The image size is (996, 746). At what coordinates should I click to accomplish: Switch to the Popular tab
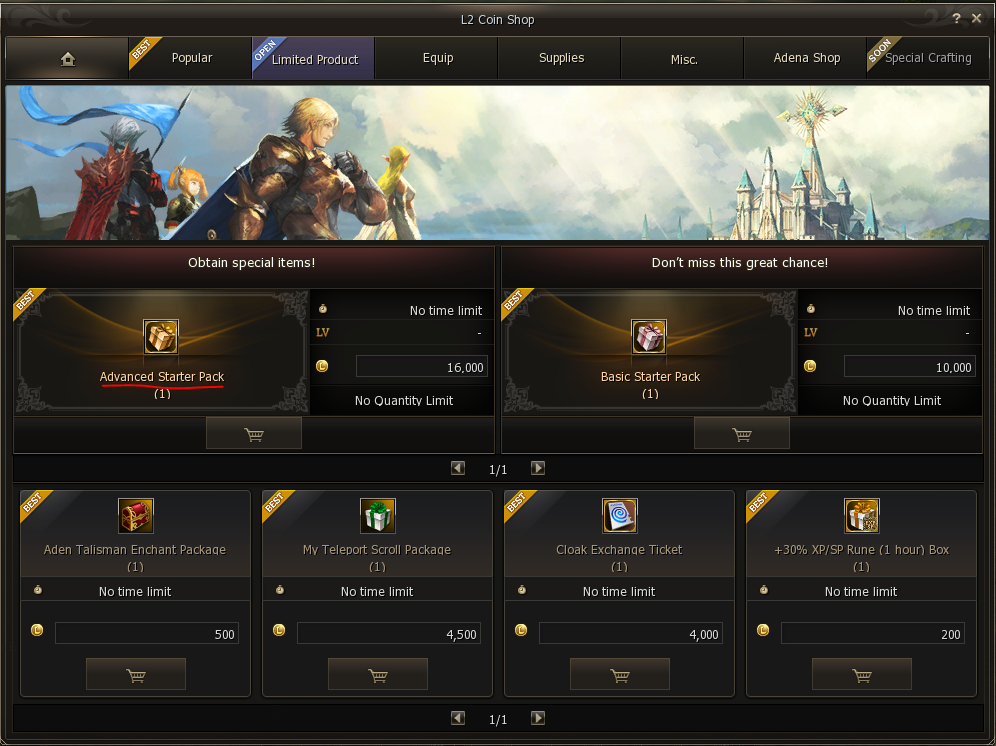coord(191,58)
